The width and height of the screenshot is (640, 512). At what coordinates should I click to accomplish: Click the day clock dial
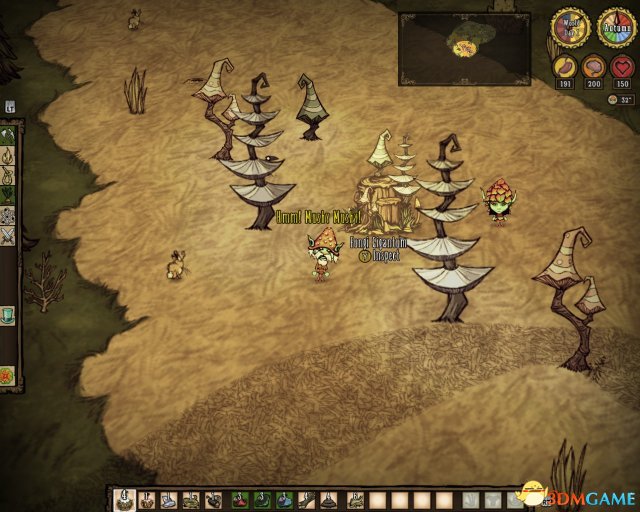[x=569, y=29]
